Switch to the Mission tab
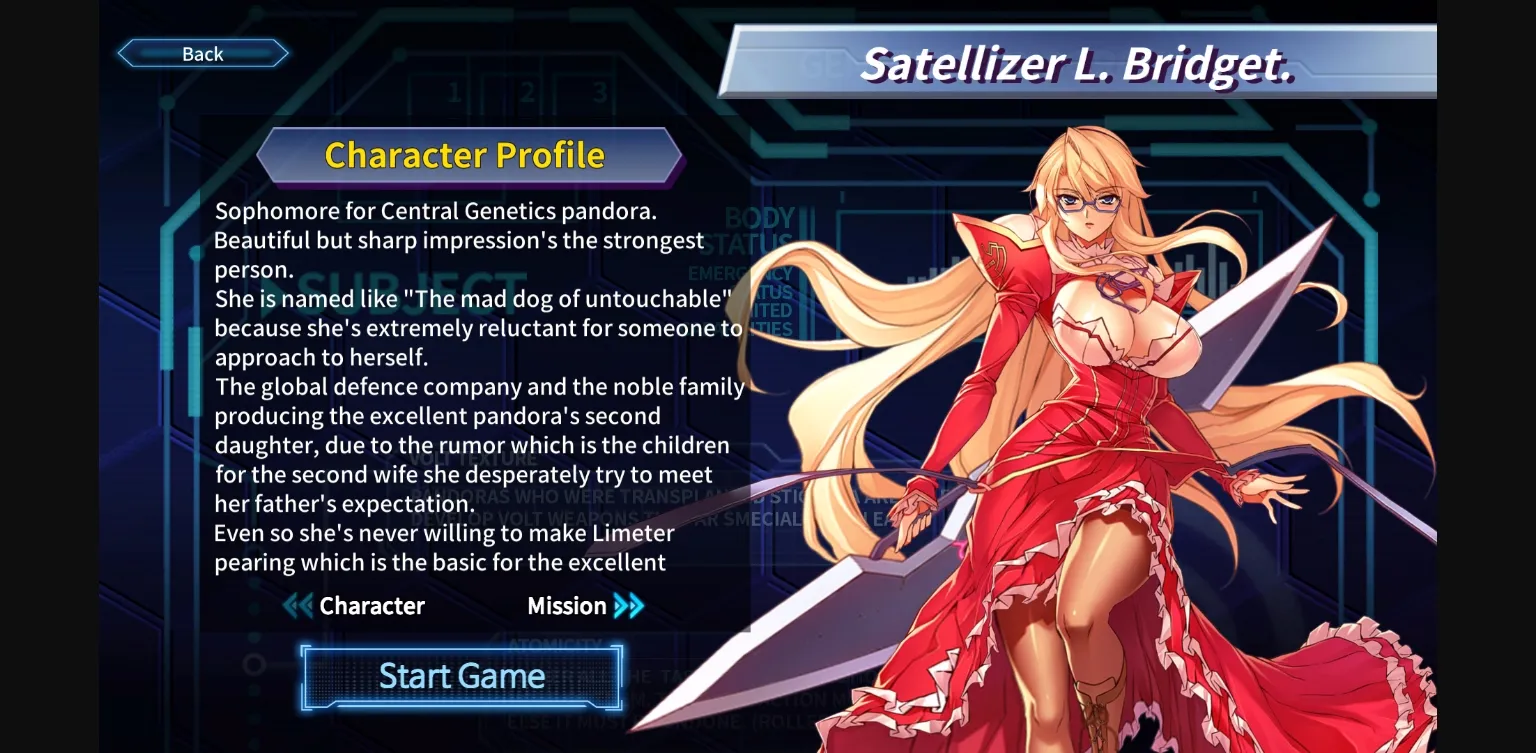 coord(567,606)
